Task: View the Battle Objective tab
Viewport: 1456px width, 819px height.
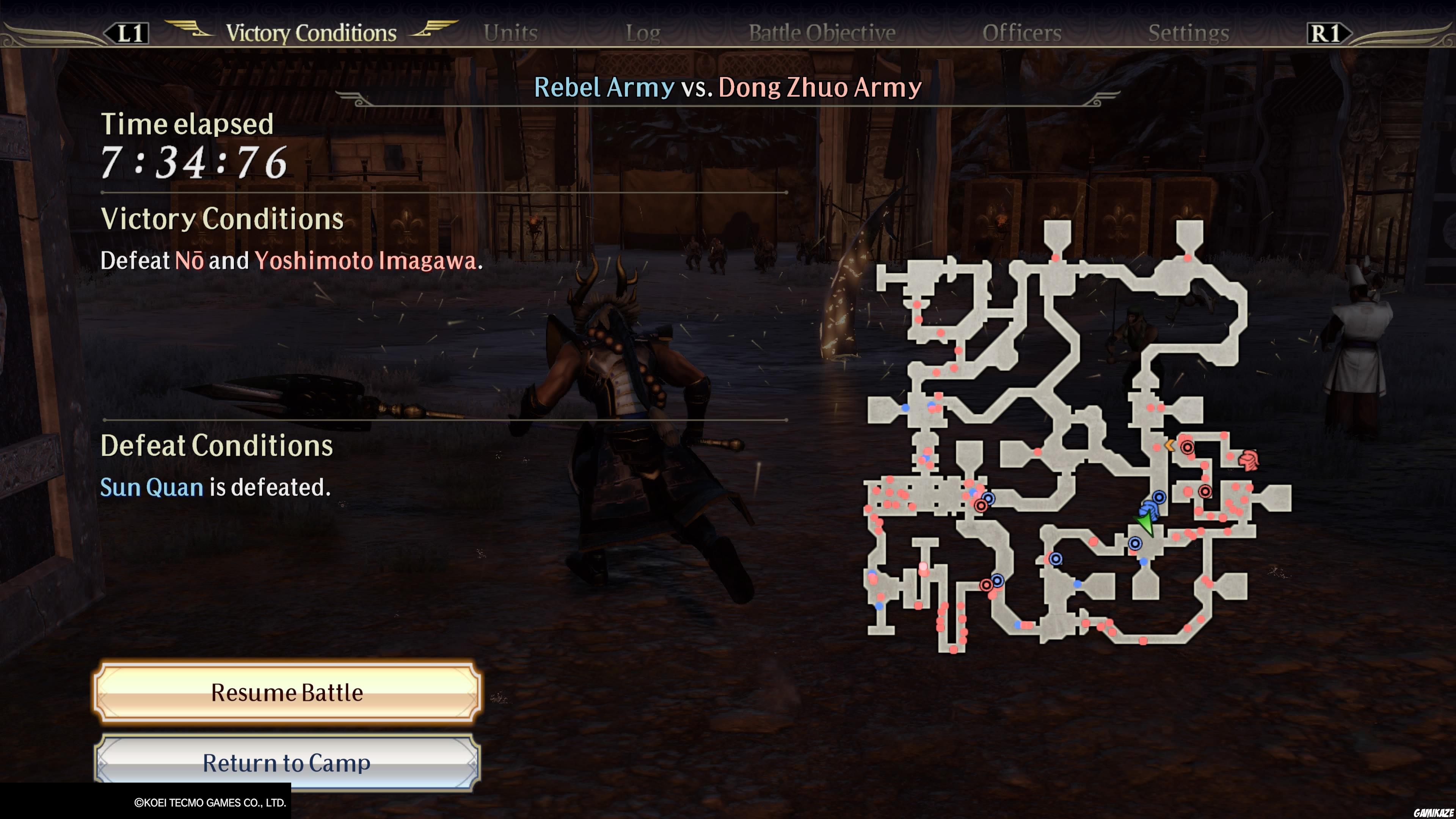Action: 821,33
